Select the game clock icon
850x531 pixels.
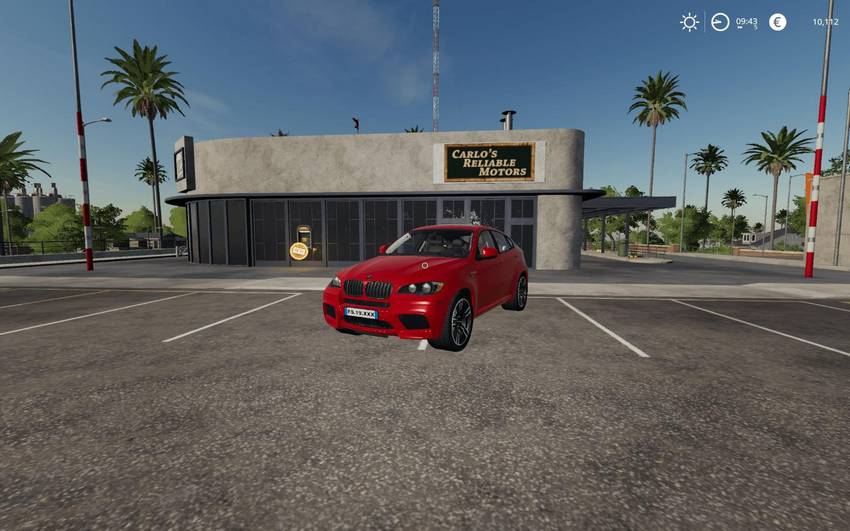click(720, 22)
